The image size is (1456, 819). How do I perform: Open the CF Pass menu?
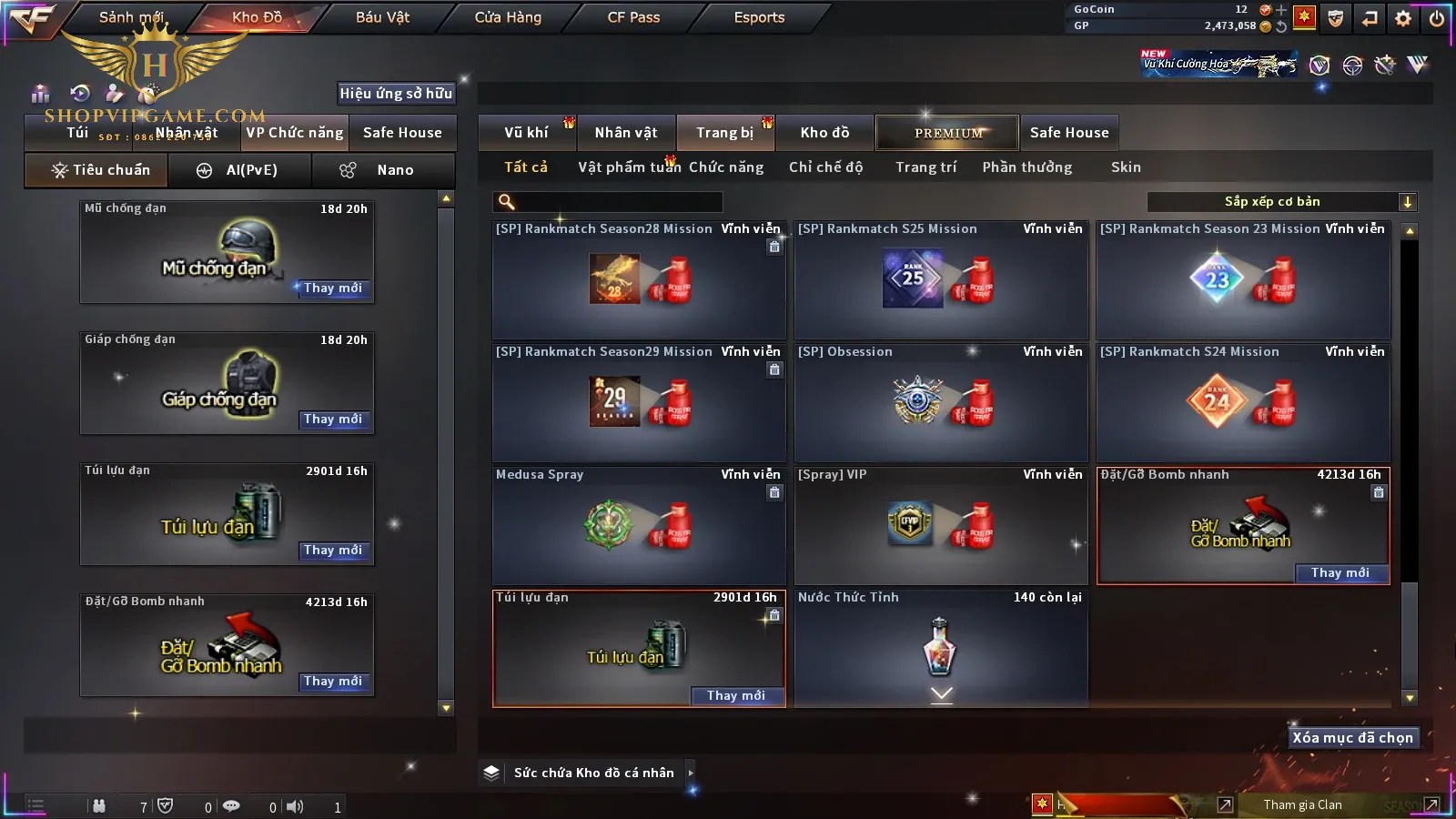click(633, 17)
